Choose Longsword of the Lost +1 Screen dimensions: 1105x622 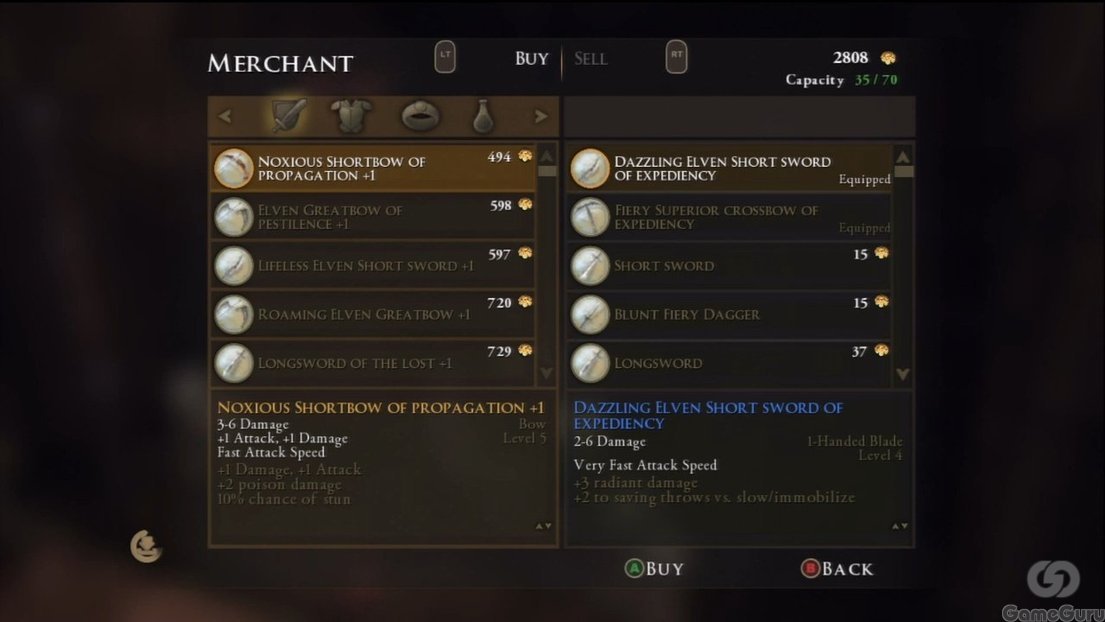pyautogui.click(x=372, y=362)
